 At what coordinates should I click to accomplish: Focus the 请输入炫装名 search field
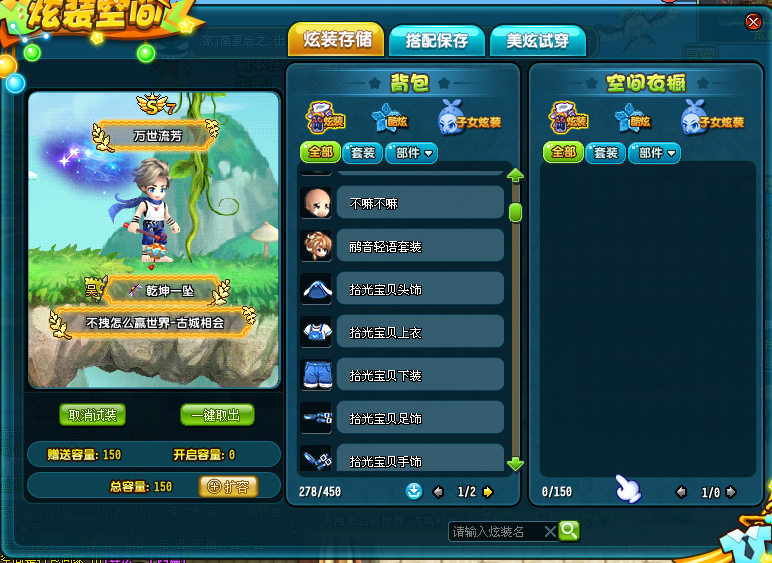tap(496, 531)
